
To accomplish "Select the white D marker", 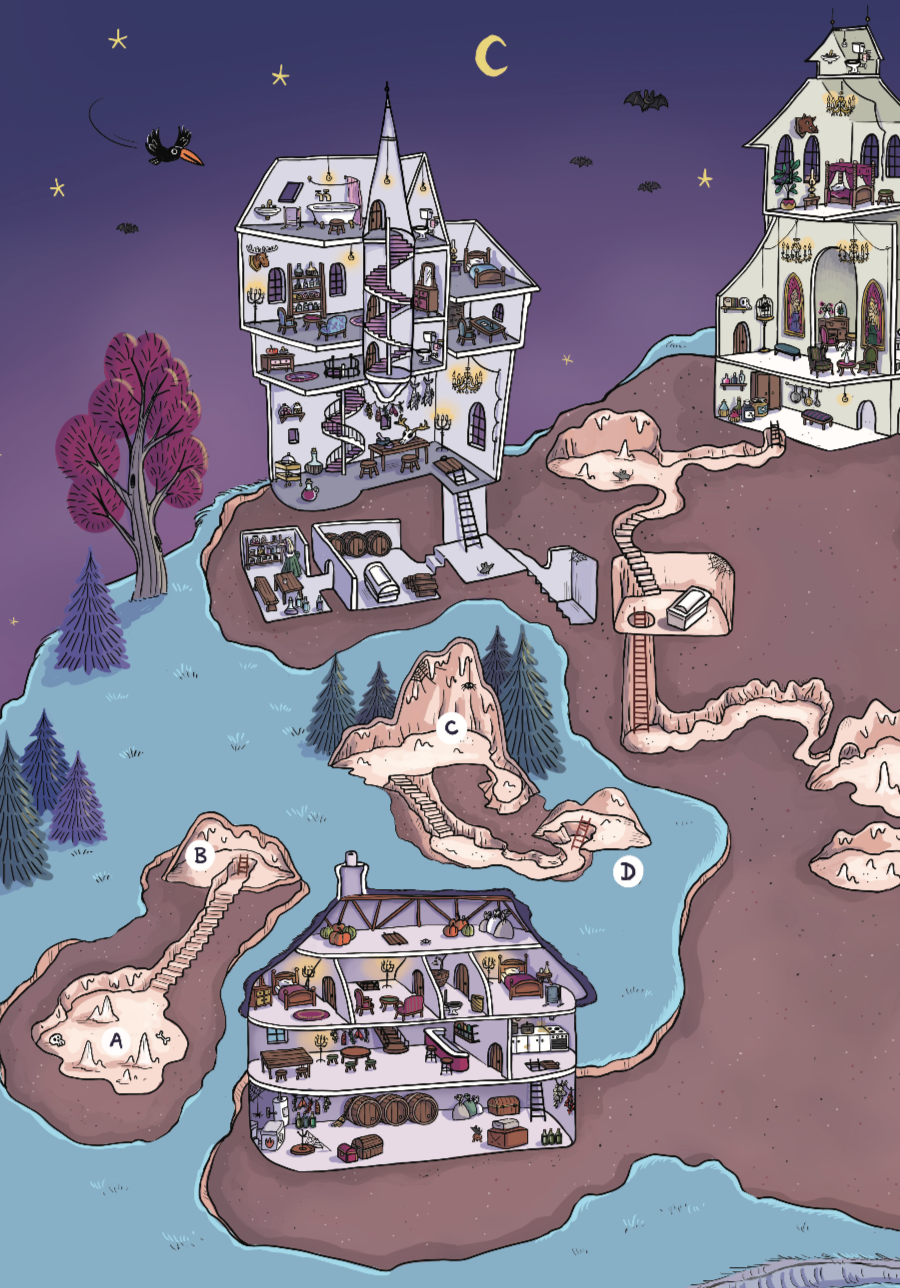I will coord(627,872).
